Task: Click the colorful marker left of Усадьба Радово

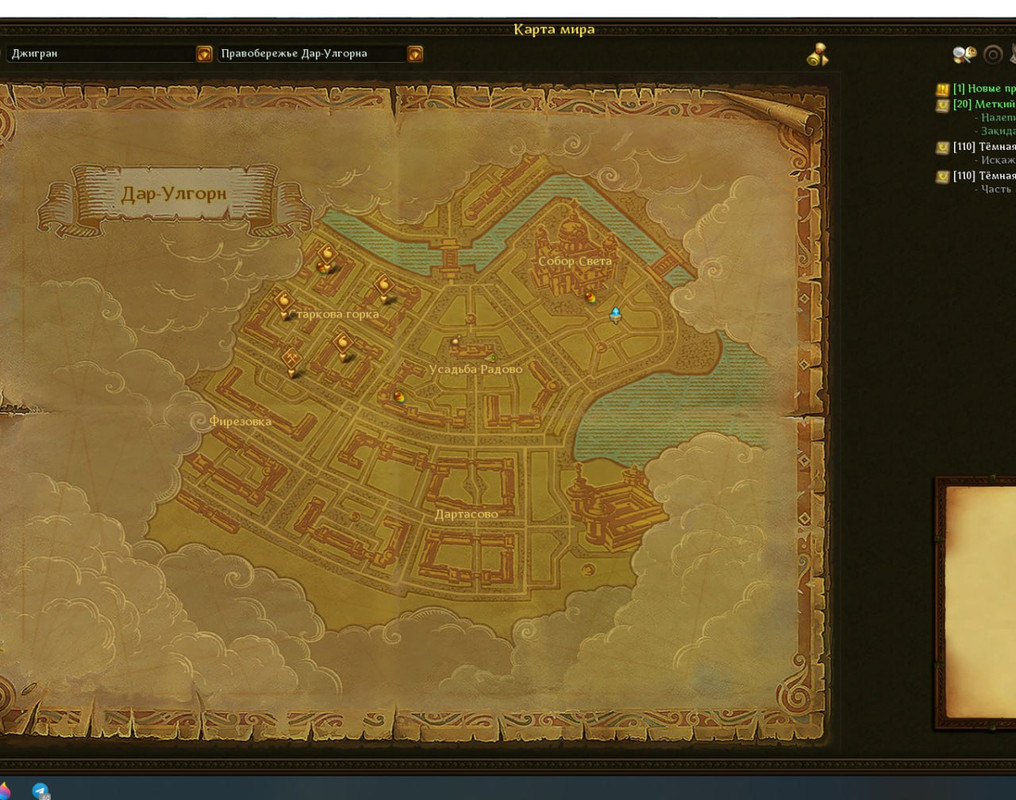Action: [x=399, y=396]
